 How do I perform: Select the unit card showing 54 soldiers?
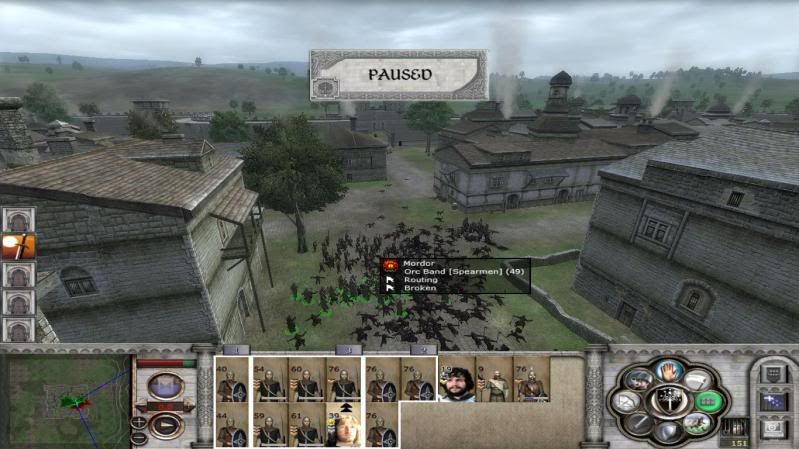269,380
